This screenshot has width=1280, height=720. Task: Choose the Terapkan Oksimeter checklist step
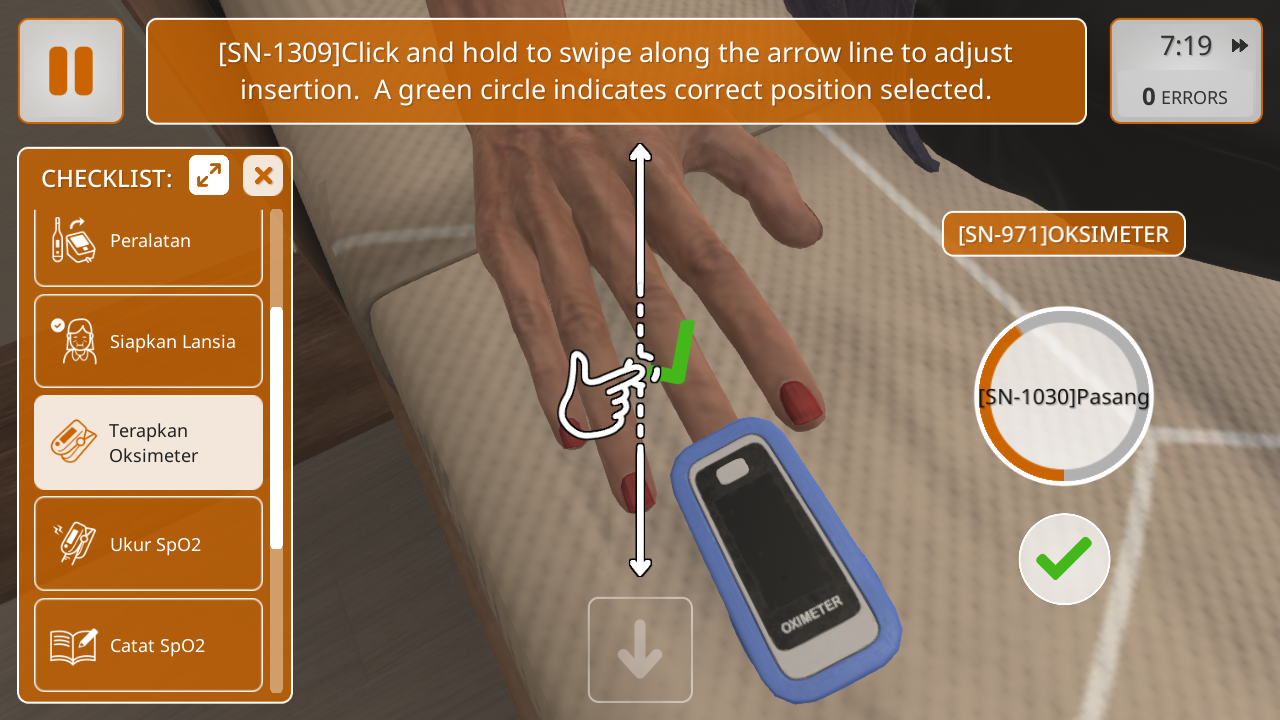point(148,443)
